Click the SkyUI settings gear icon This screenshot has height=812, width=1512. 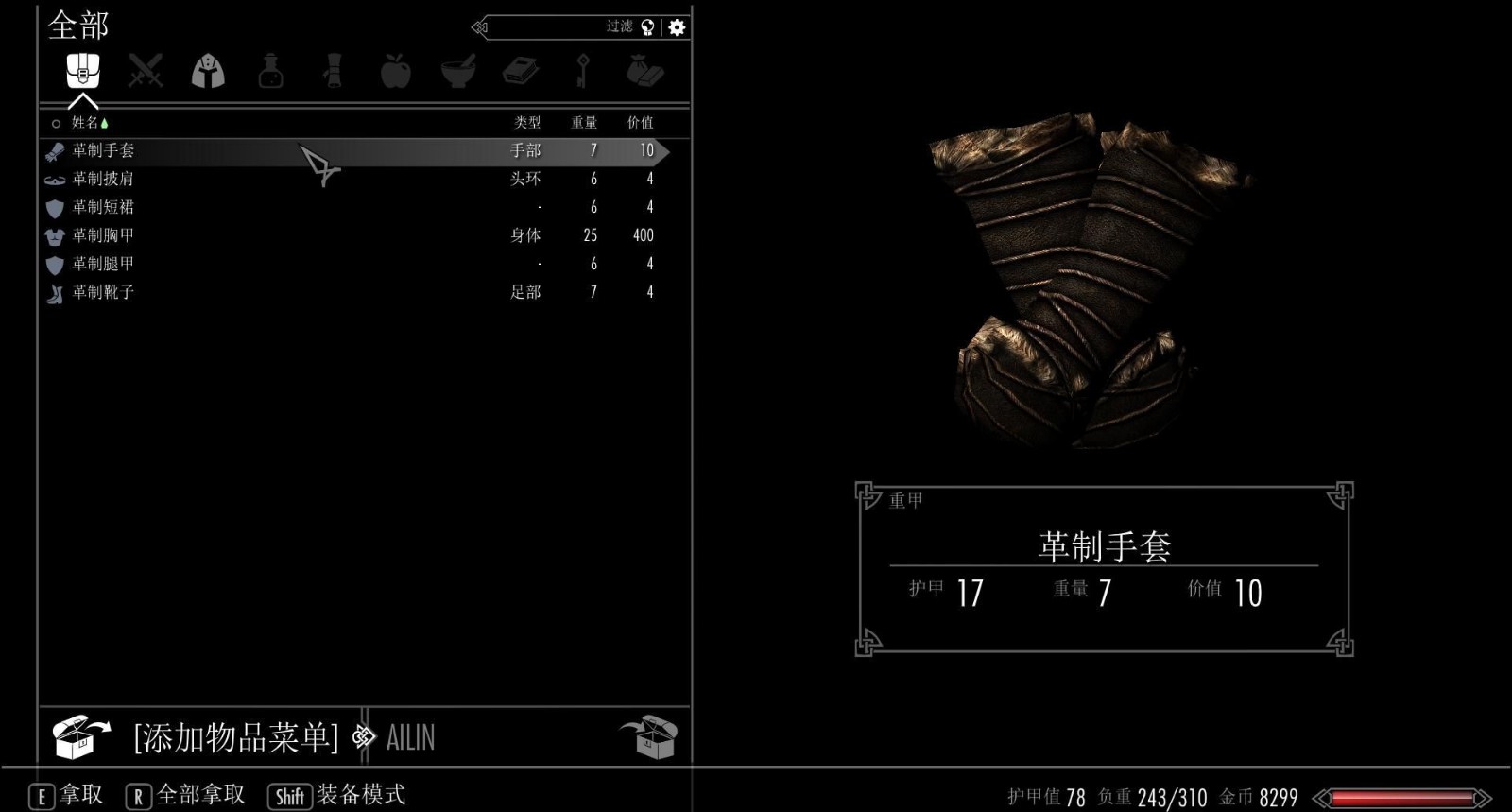pos(674,27)
